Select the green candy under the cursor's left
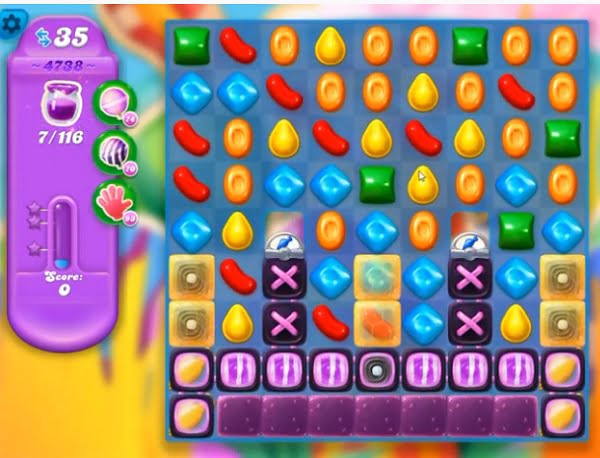This screenshot has width=600, height=458. tap(377, 184)
